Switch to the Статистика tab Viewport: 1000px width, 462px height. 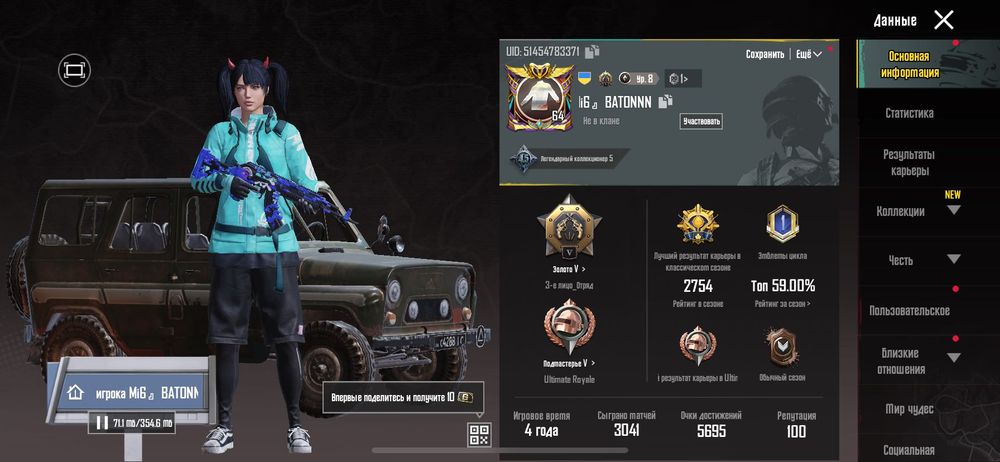pos(909,113)
